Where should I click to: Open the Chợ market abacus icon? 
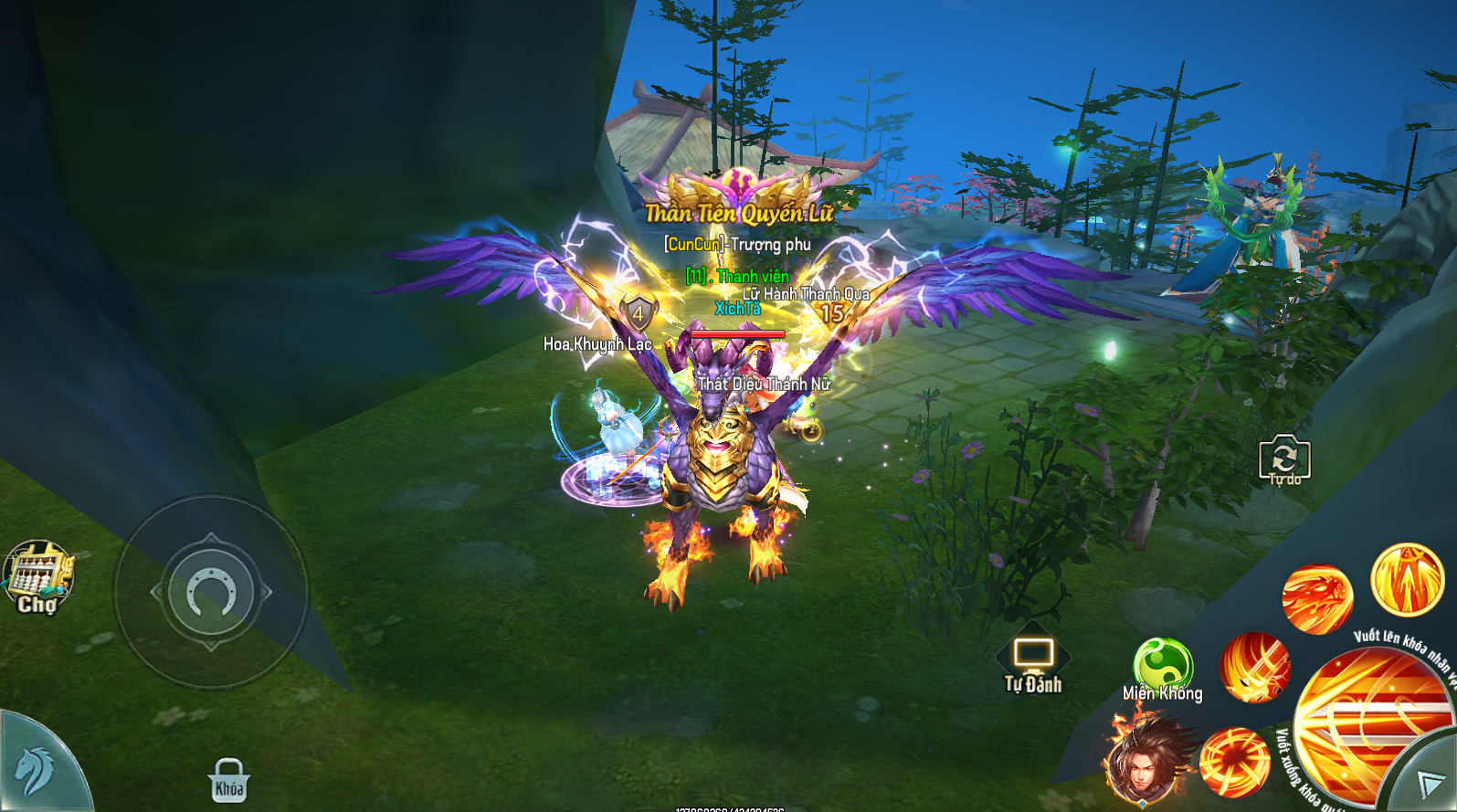click(x=38, y=576)
